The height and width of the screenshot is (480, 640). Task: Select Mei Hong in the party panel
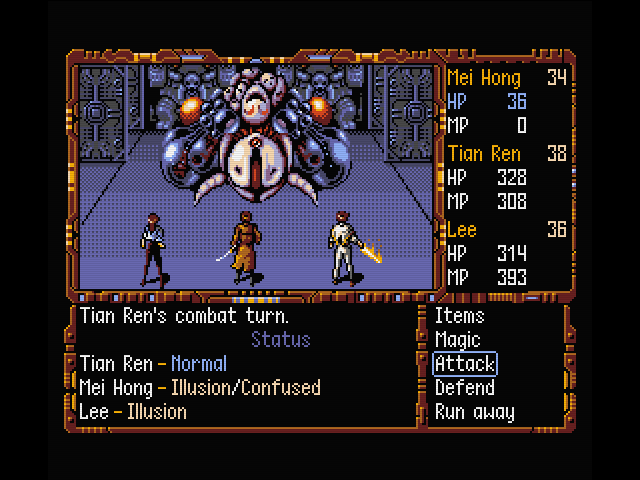coord(484,78)
